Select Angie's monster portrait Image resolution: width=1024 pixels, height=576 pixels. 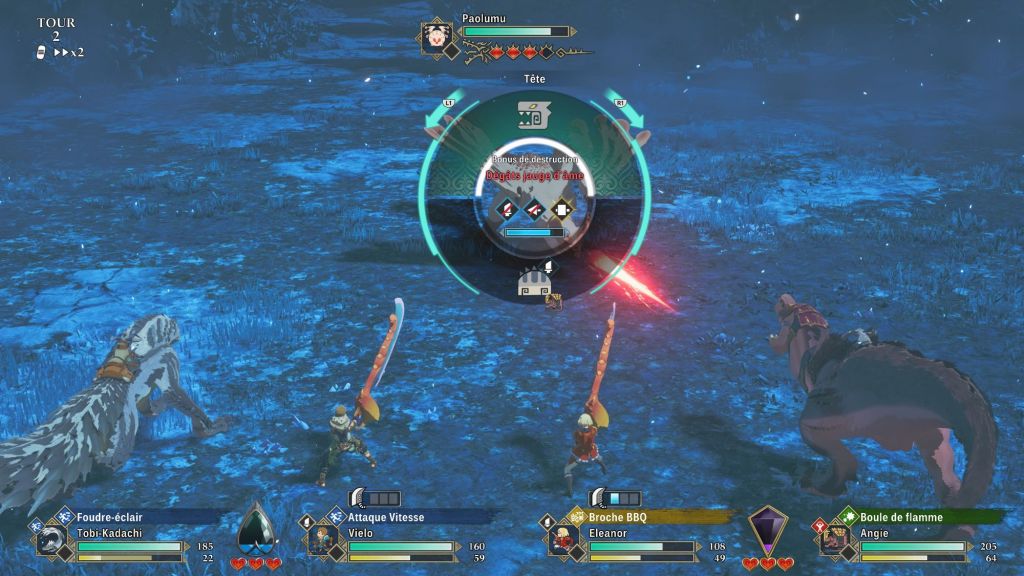[832, 541]
